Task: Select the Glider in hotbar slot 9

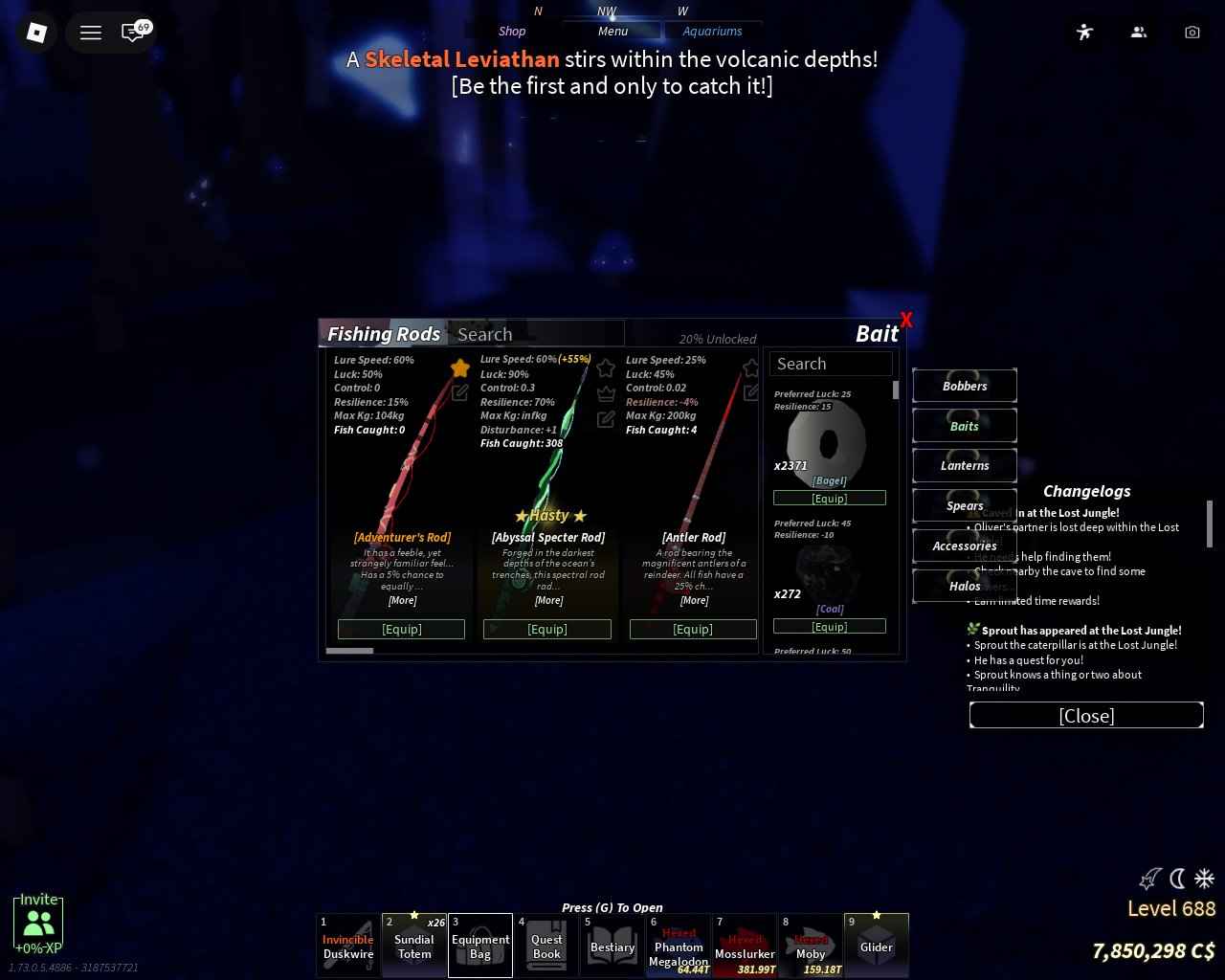Action: [x=876, y=946]
